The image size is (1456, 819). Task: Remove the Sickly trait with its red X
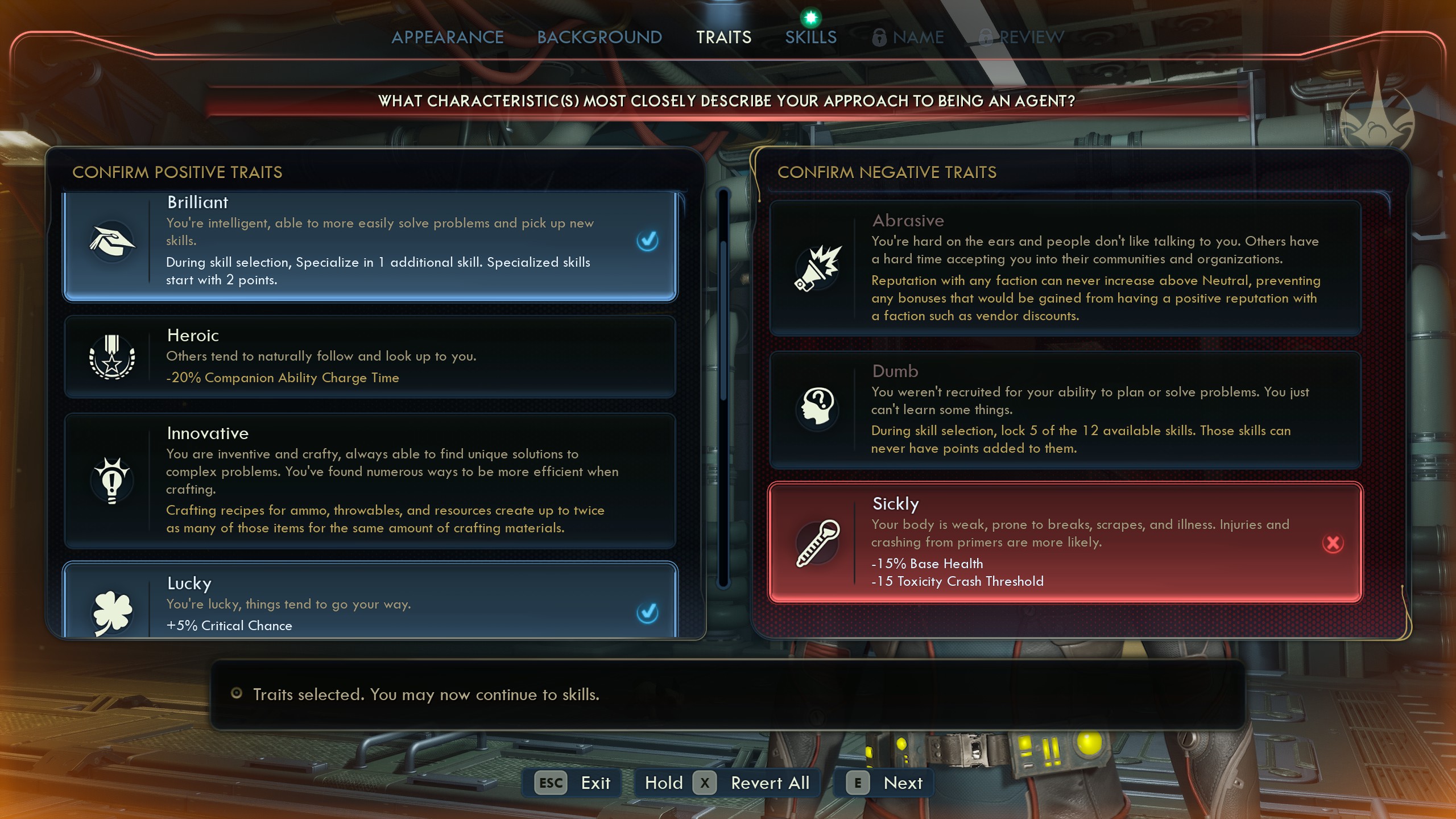[x=1333, y=543]
